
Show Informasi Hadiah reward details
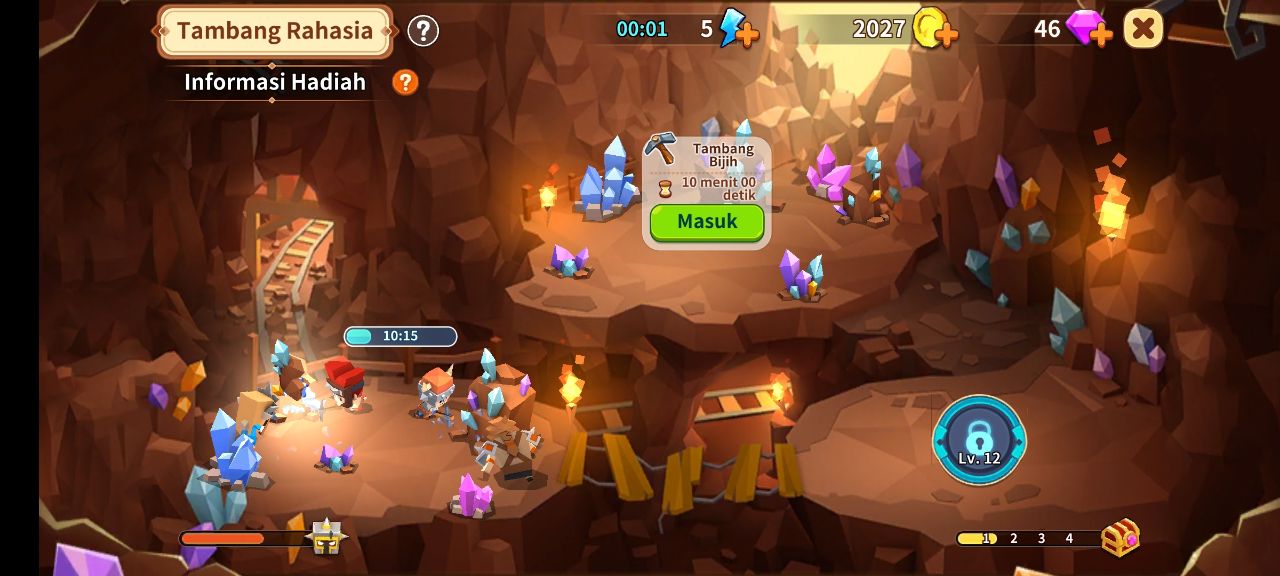(x=405, y=82)
